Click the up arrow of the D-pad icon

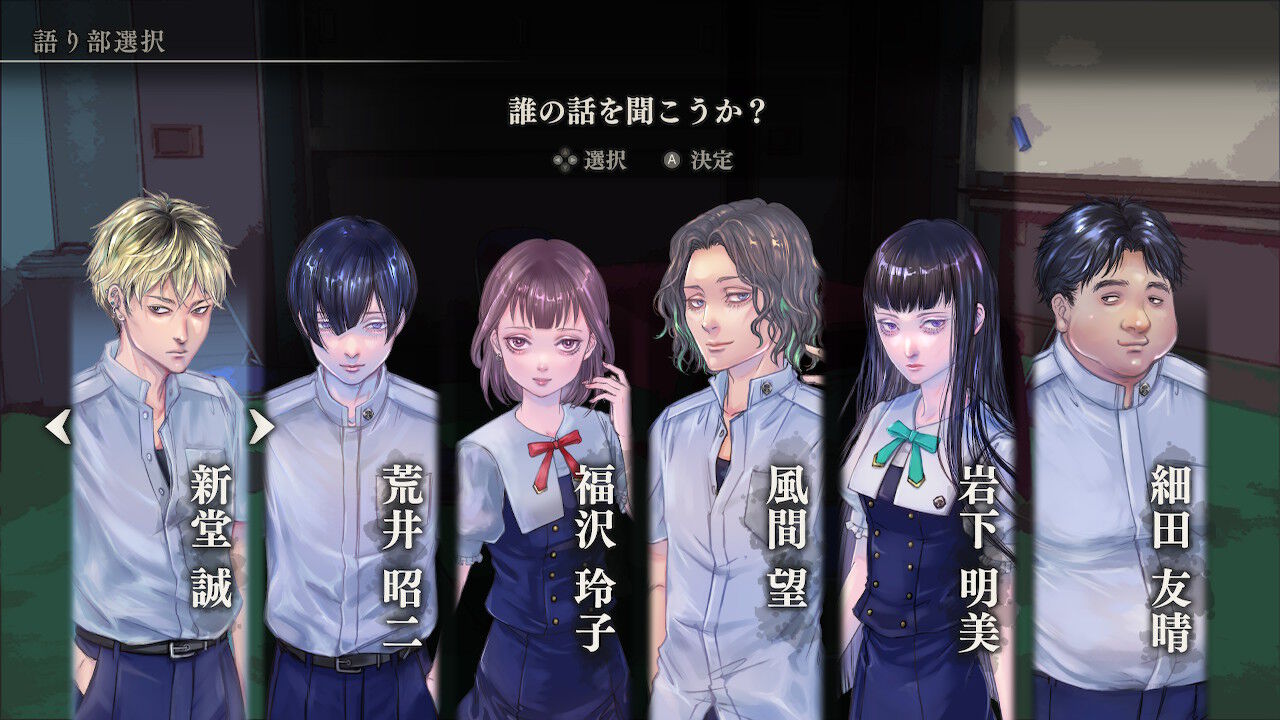coord(565,152)
